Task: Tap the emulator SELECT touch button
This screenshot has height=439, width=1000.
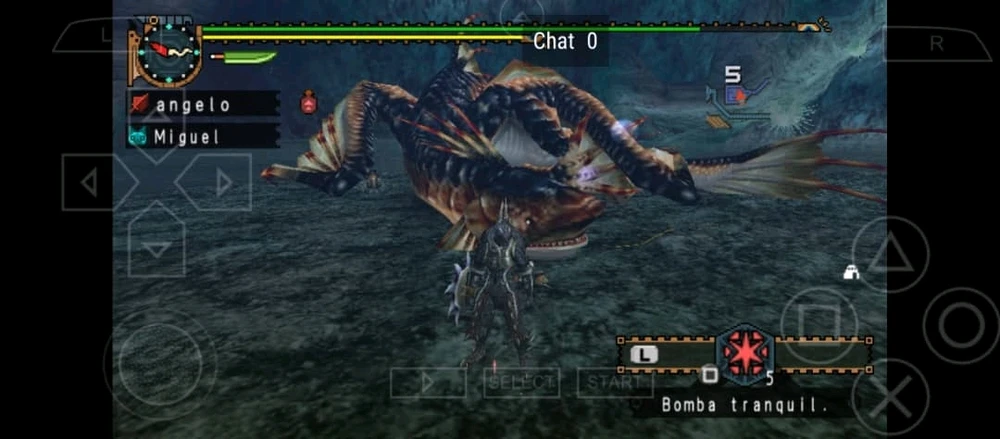Action: pyautogui.click(x=521, y=382)
